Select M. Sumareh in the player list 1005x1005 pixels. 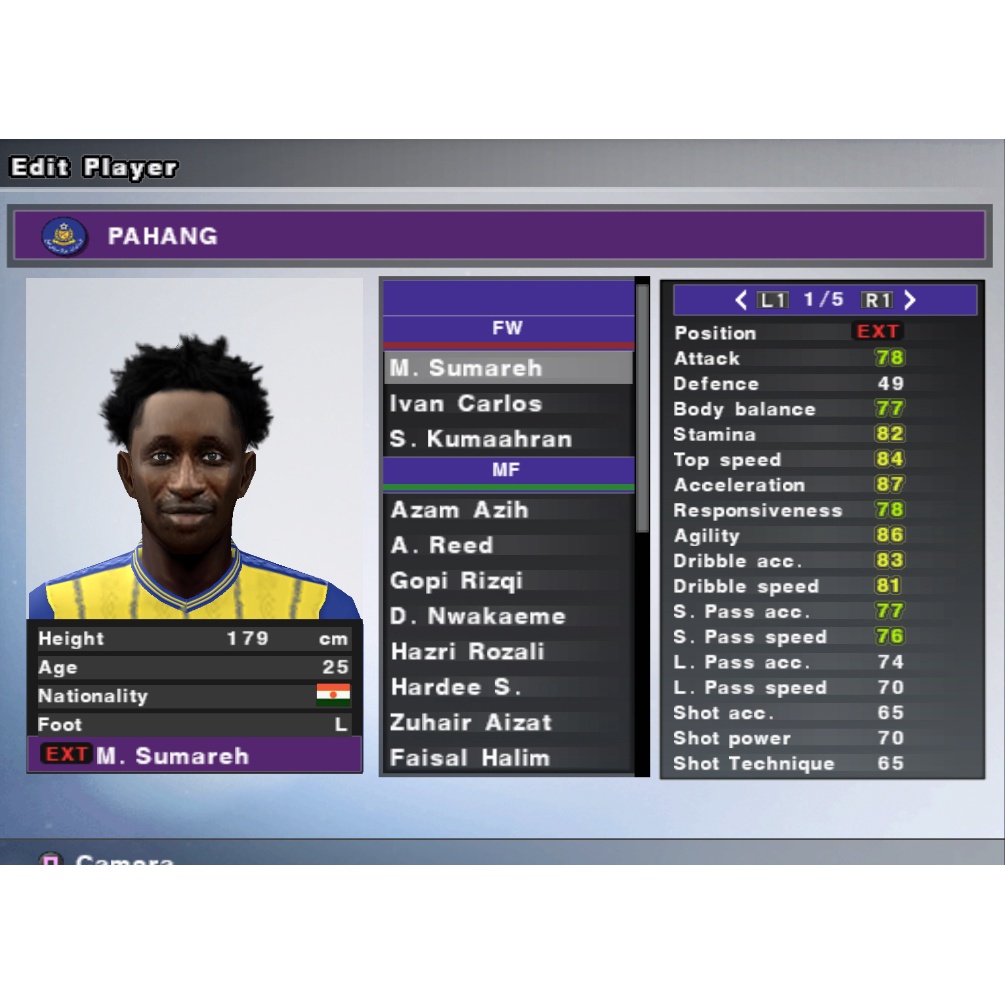pos(507,368)
